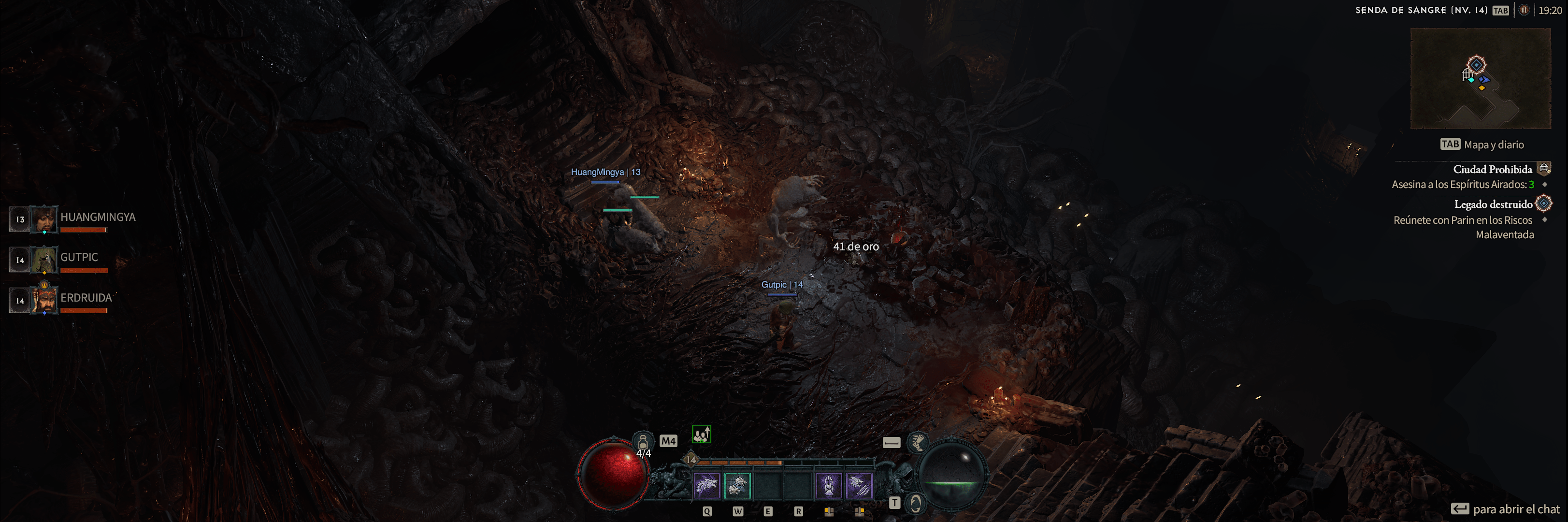Click the evade boot icon
1568x522 pixels.
(917, 442)
